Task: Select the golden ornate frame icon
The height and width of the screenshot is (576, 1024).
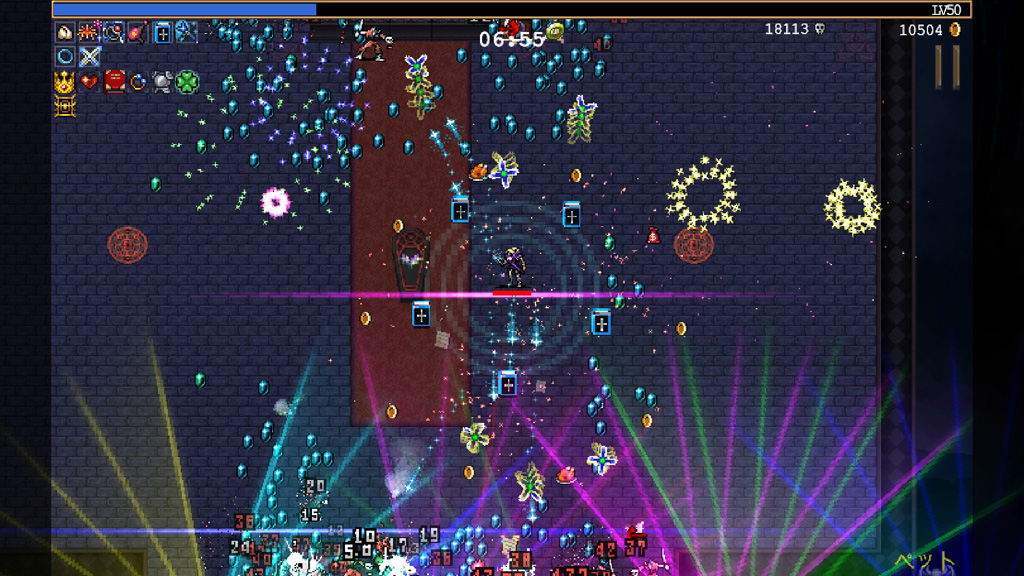Action: (x=65, y=106)
